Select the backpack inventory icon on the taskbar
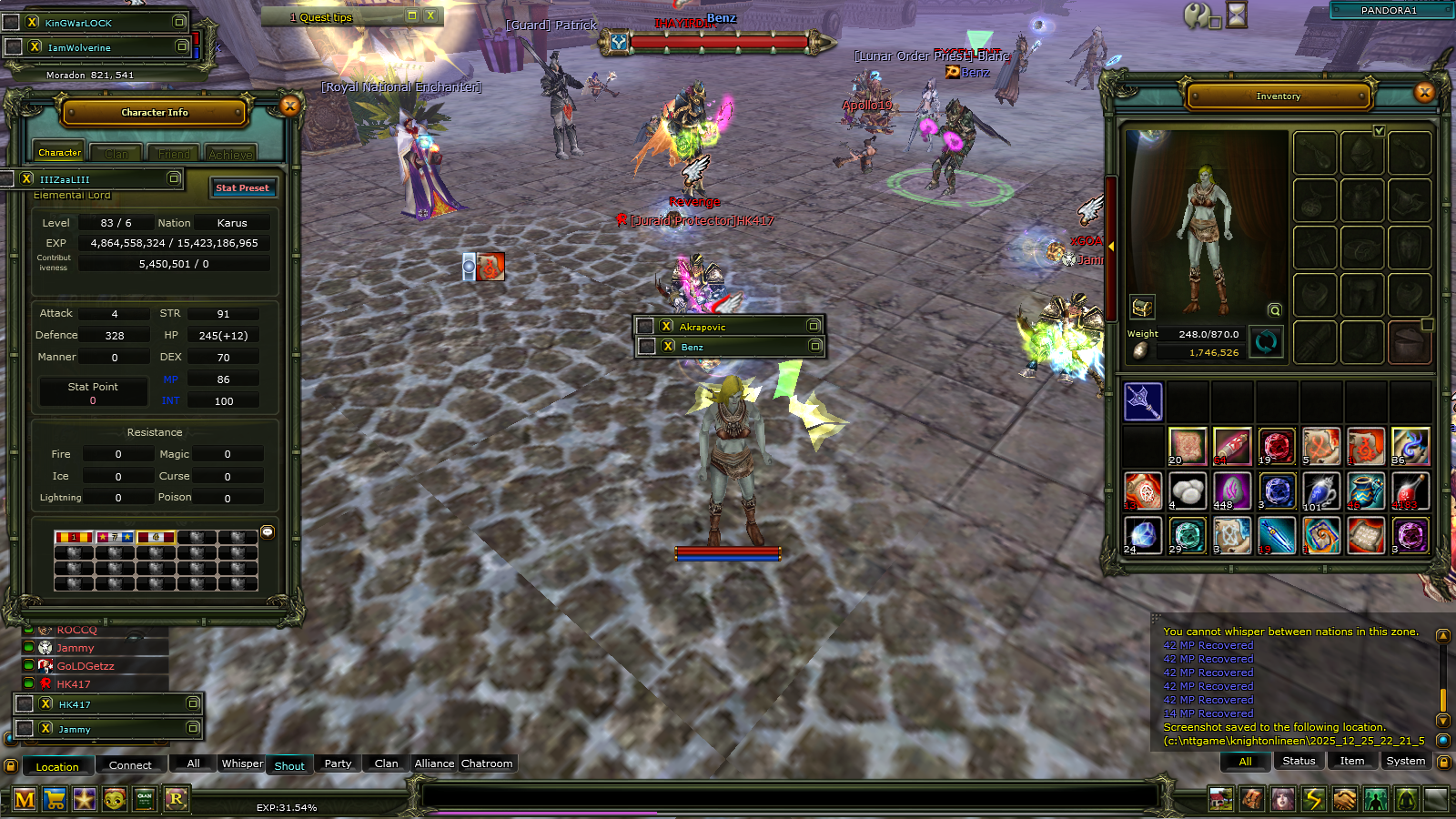 coord(1251,801)
